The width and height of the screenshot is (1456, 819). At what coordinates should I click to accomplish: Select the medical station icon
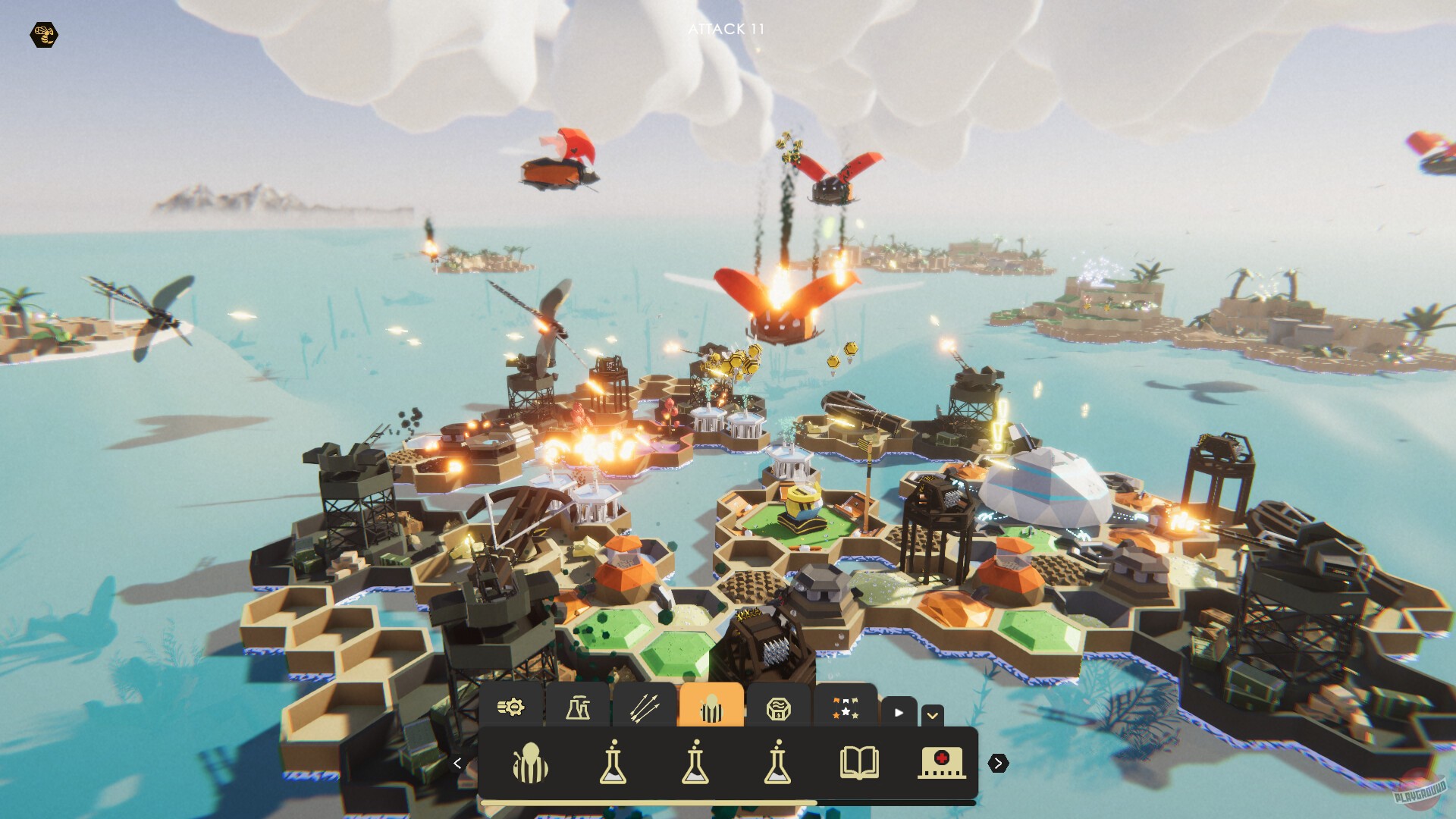940,764
